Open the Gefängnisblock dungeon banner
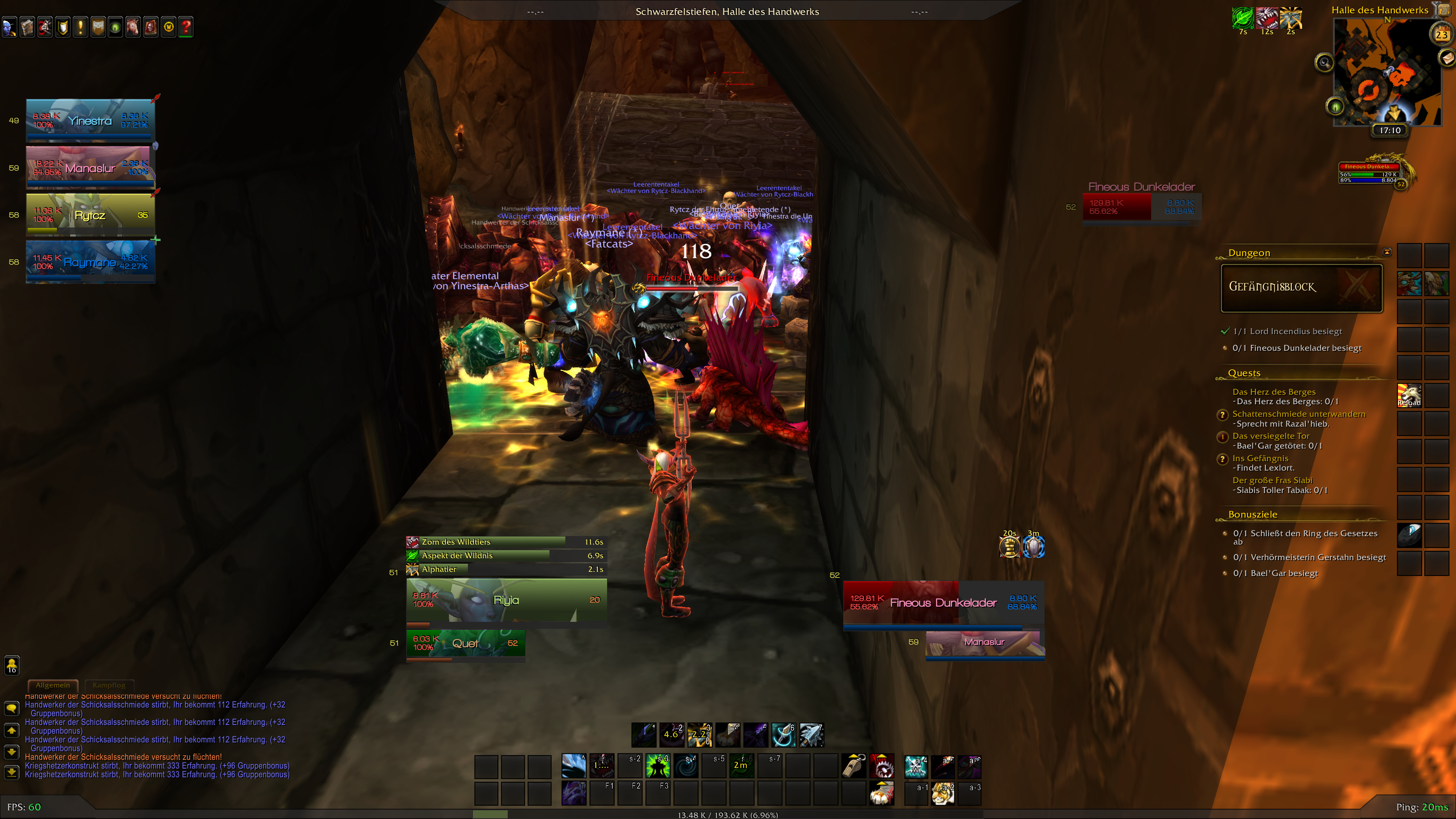The width and height of the screenshot is (1456, 819). (x=1302, y=287)
